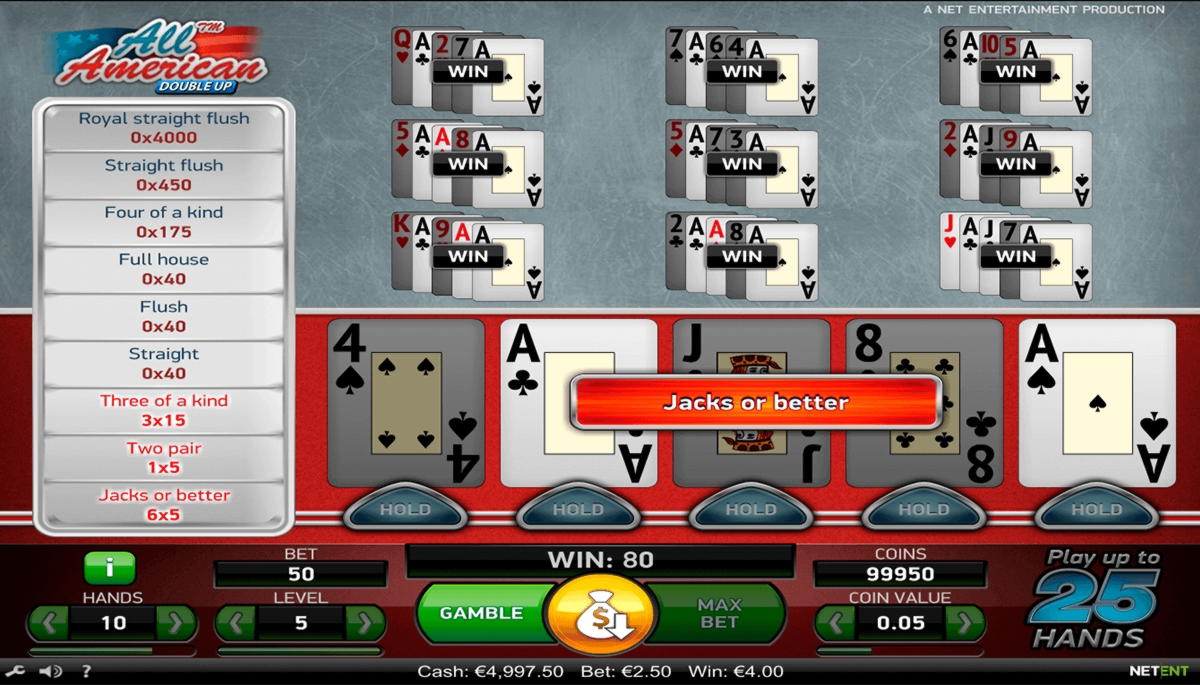
Task: Open help with the question mark icon
Action: point(86,672)
